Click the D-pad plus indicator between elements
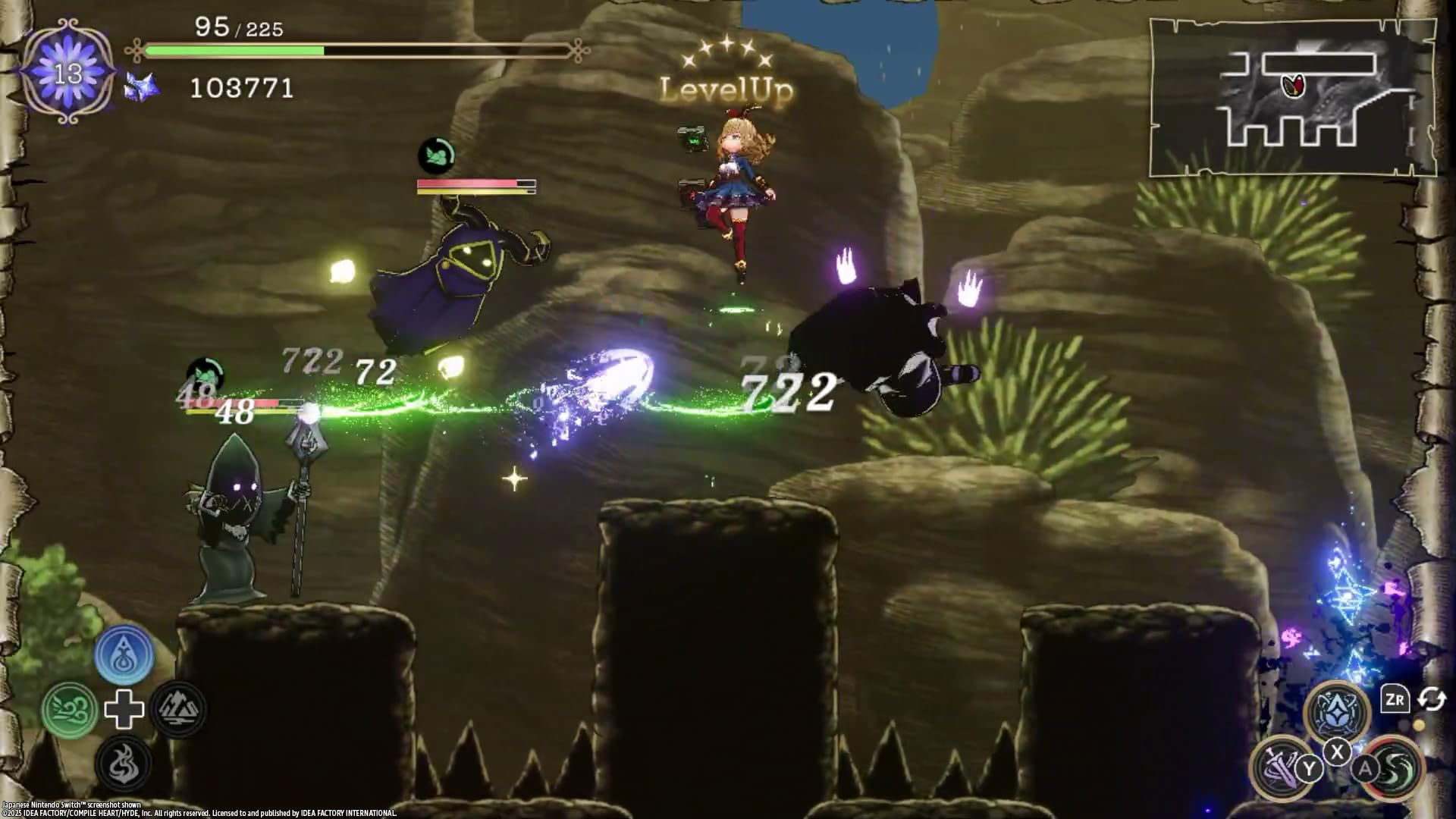Viewport: 1456px width, 819px height. (x=124, y=711)
